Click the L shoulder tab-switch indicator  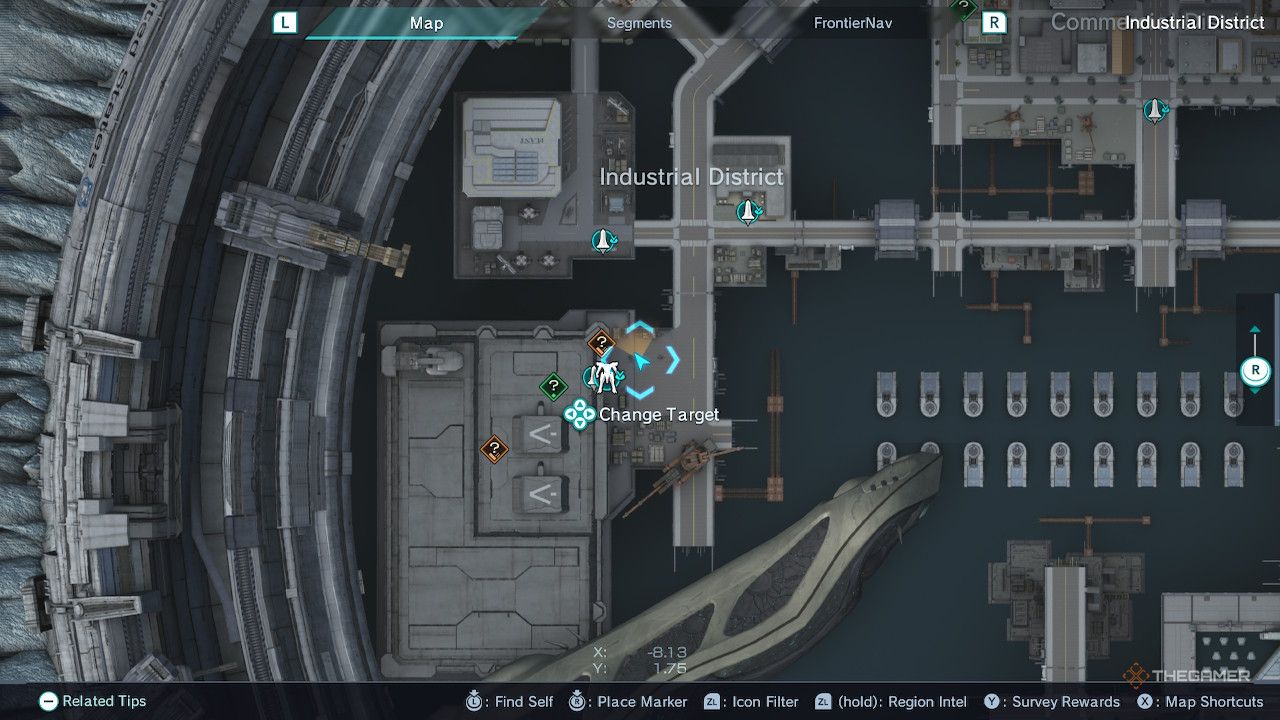click(x=286, y=22)
